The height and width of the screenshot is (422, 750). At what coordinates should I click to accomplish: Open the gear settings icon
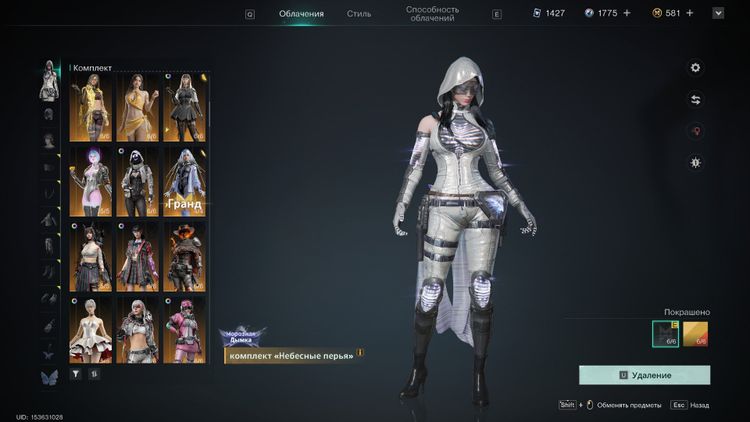point(696,68)
